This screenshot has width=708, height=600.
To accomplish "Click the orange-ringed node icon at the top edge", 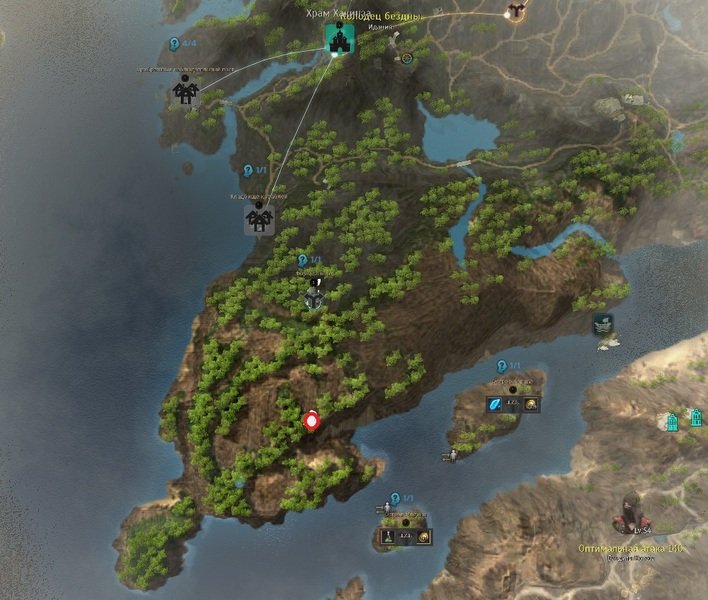I will (516, 11).
